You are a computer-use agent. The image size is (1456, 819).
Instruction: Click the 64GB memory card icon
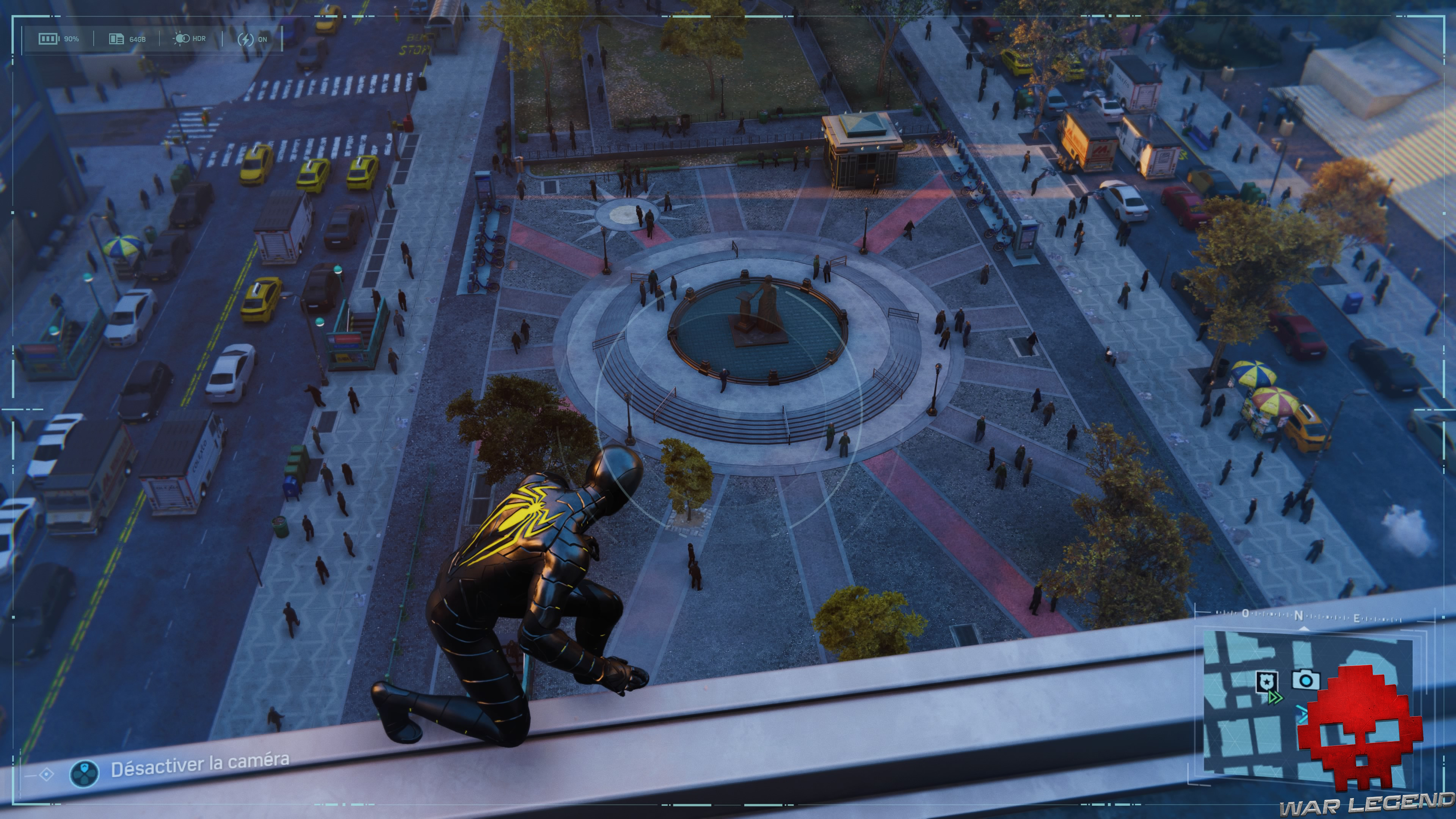[116, 39]
